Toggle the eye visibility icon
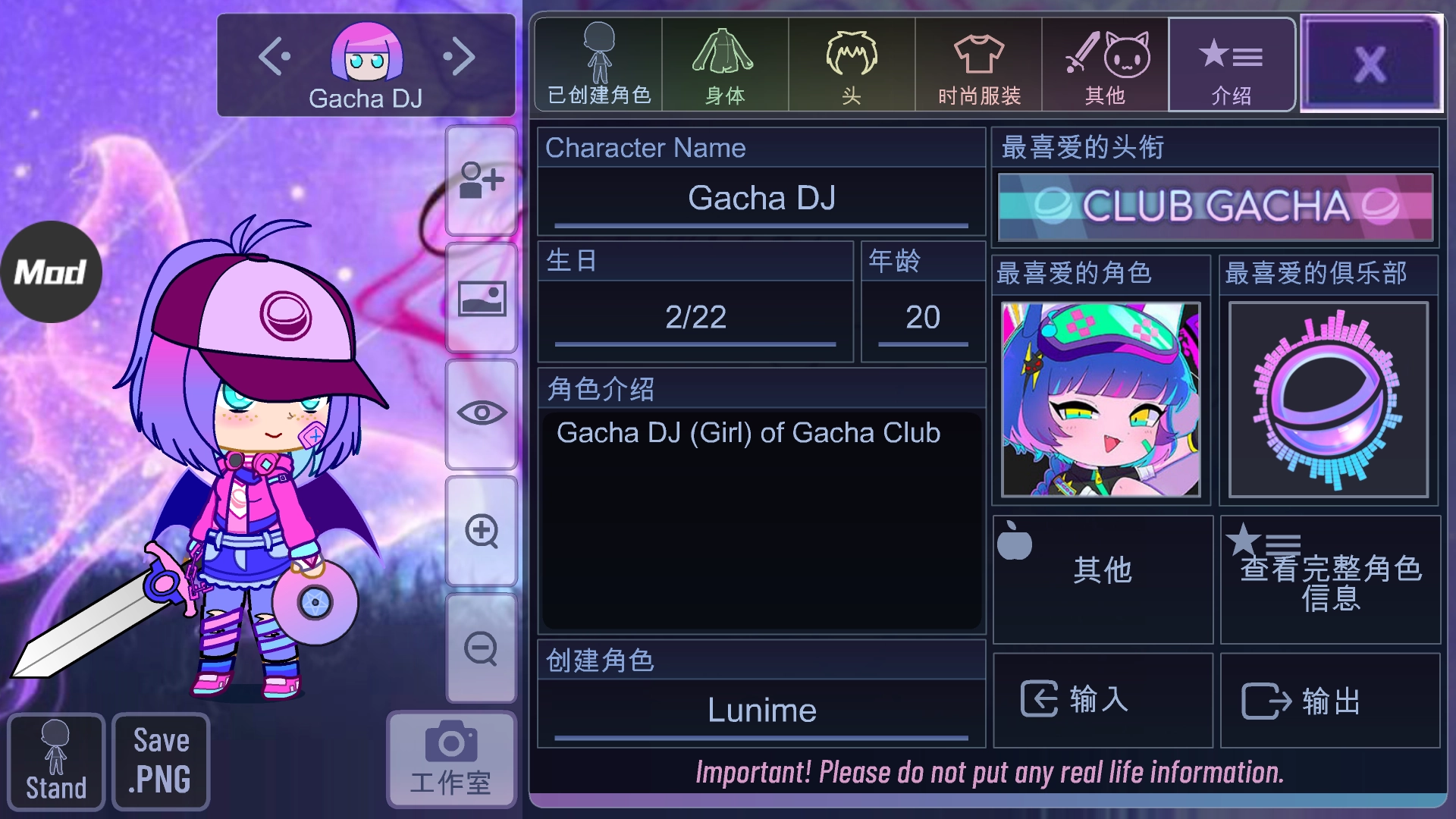Image resolution: width=1456 pixels, height=819 pixels. (481, 412)
